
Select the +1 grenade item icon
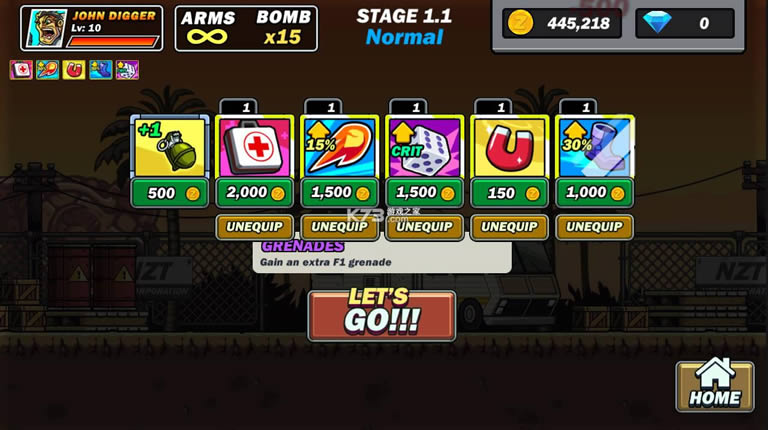[x=169, y=147]
